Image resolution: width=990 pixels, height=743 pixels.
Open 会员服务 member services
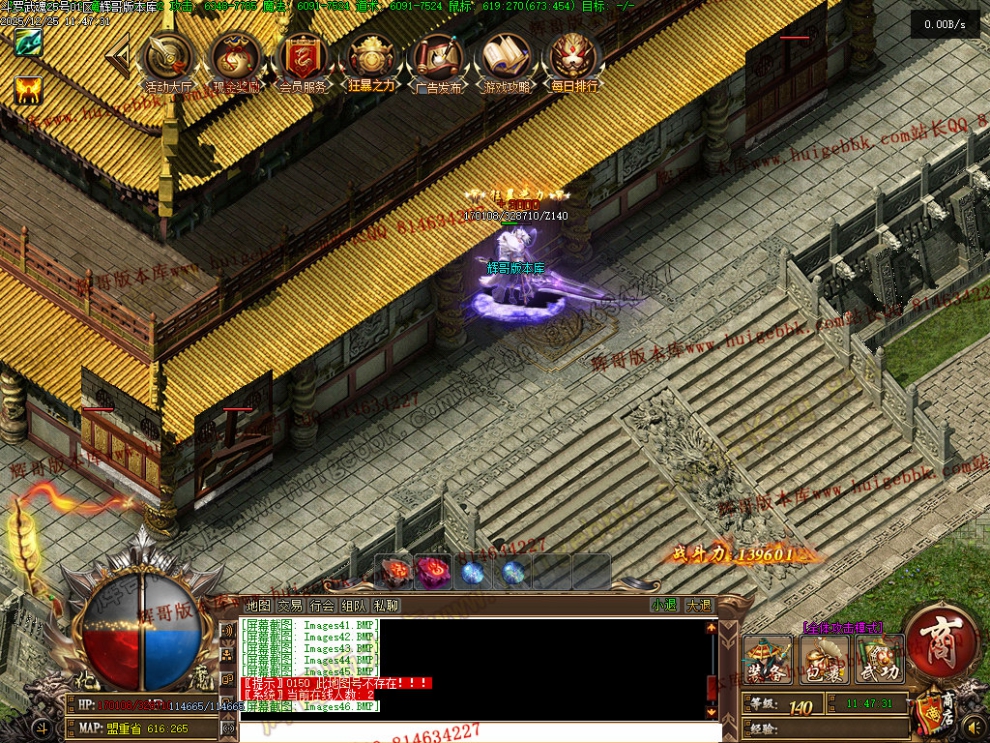304,60
